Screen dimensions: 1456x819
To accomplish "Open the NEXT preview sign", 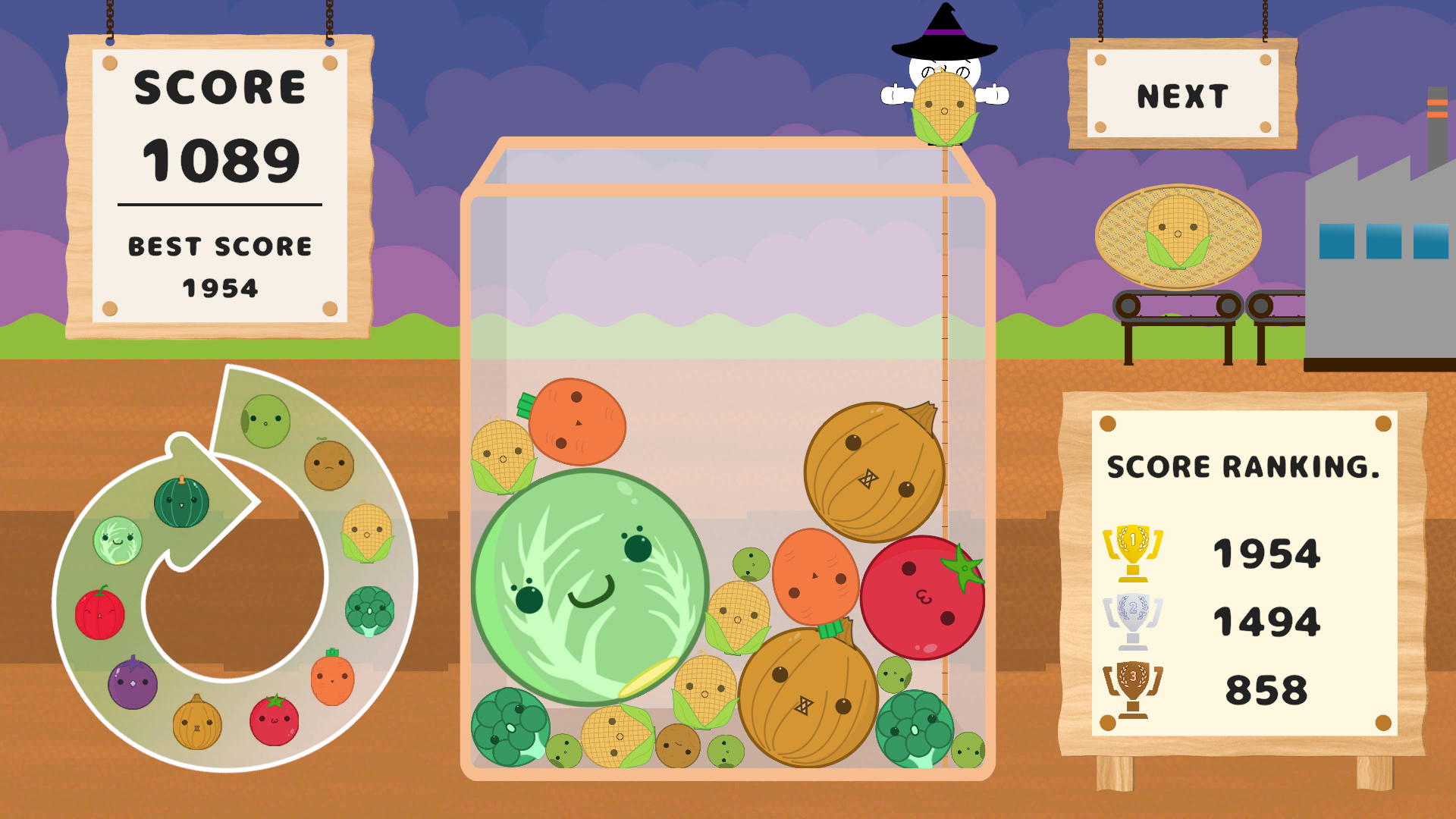I will [1181, 93].
